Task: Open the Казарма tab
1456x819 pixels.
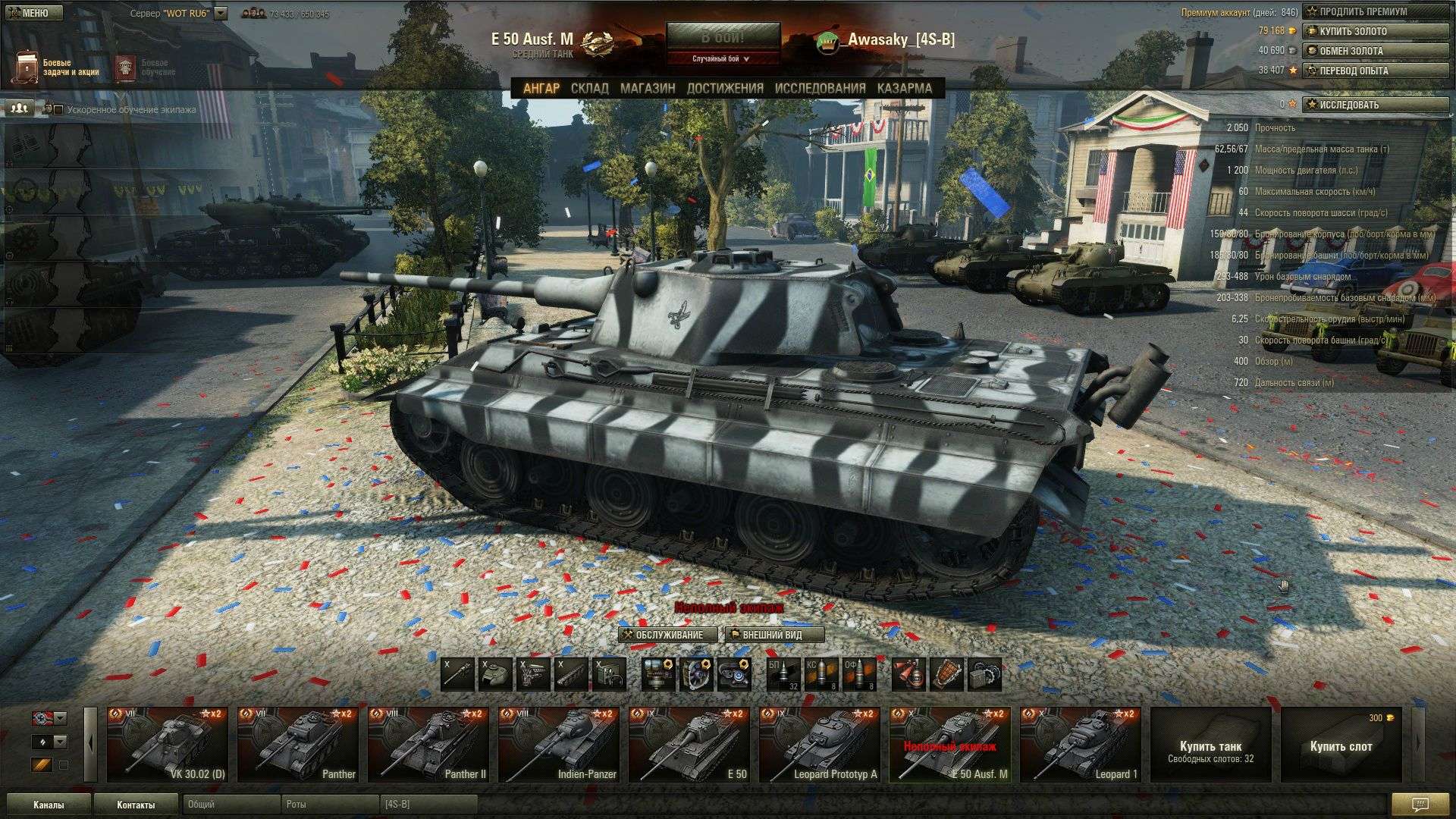Action: click(x=905, y=88)
